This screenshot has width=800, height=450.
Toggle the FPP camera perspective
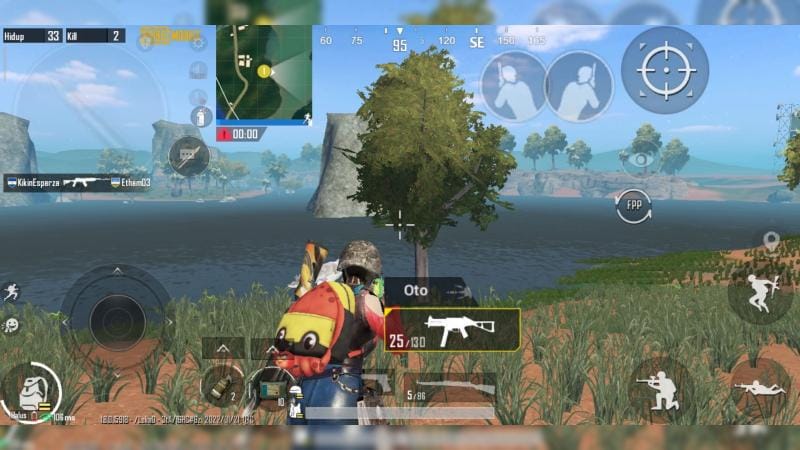(633, 207)
